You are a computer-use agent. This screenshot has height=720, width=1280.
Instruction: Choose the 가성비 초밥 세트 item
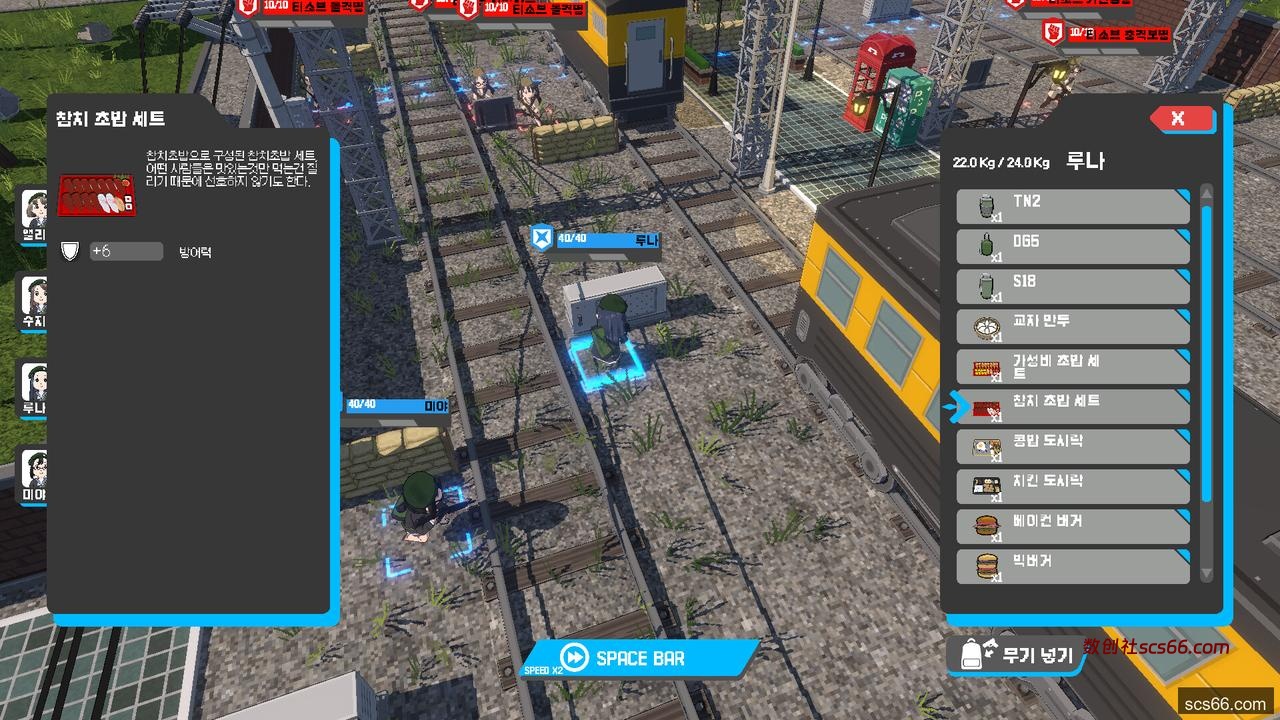(x=1073, y=367)
